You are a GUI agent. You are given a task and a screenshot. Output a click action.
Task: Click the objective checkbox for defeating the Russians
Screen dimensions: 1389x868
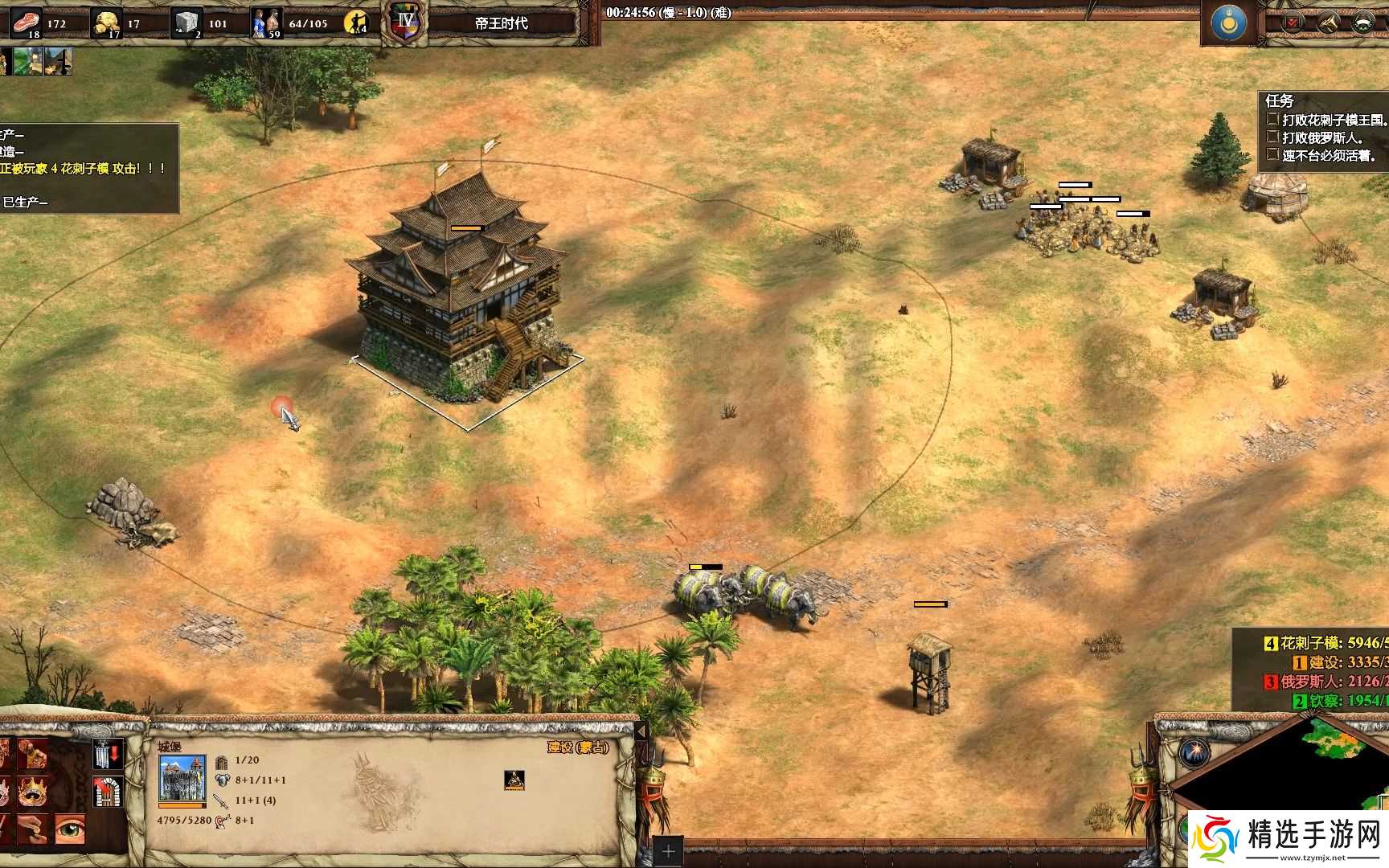[x=1272, y=137]
